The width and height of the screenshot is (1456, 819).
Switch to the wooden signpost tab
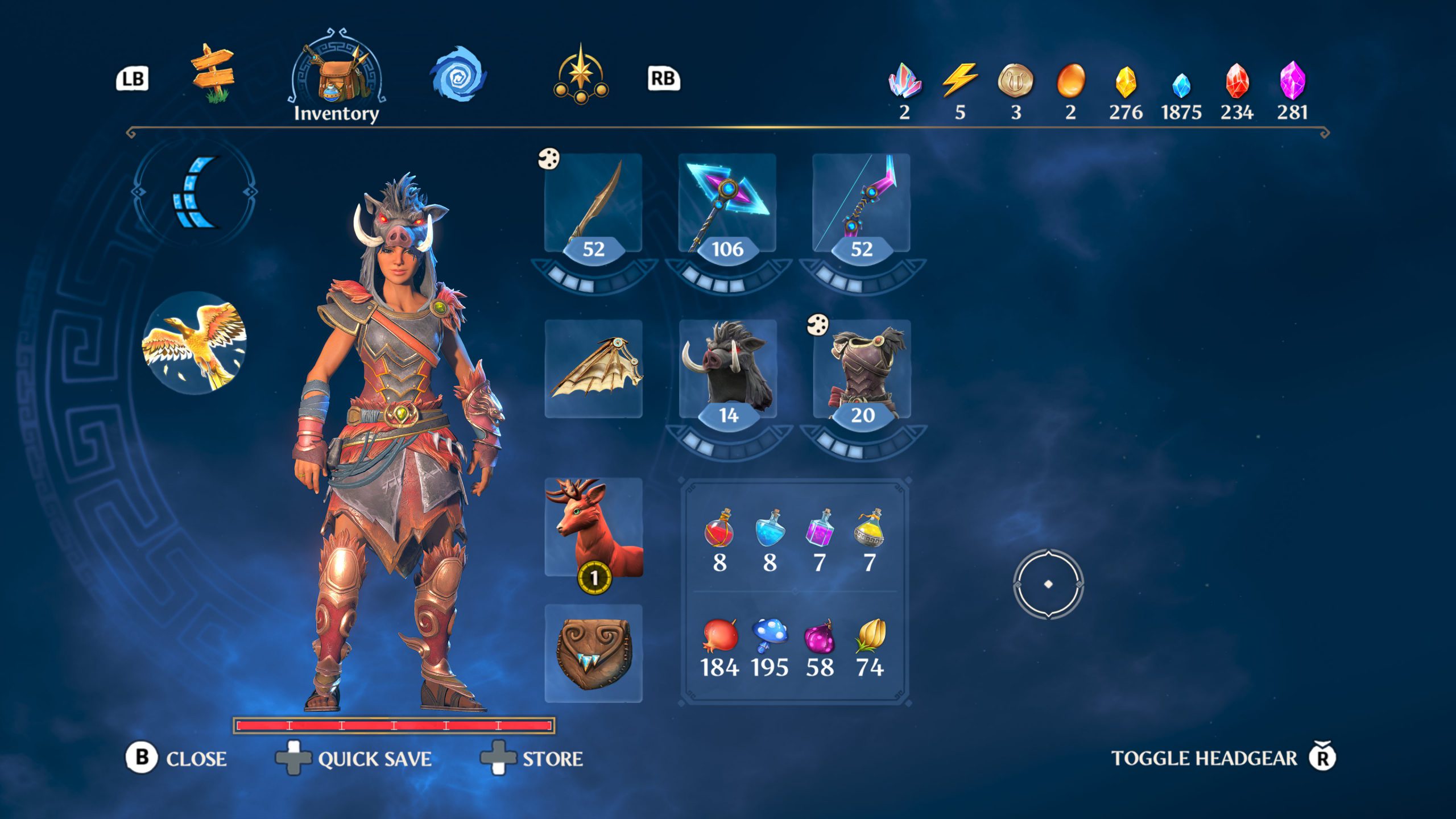pos(212,75)
